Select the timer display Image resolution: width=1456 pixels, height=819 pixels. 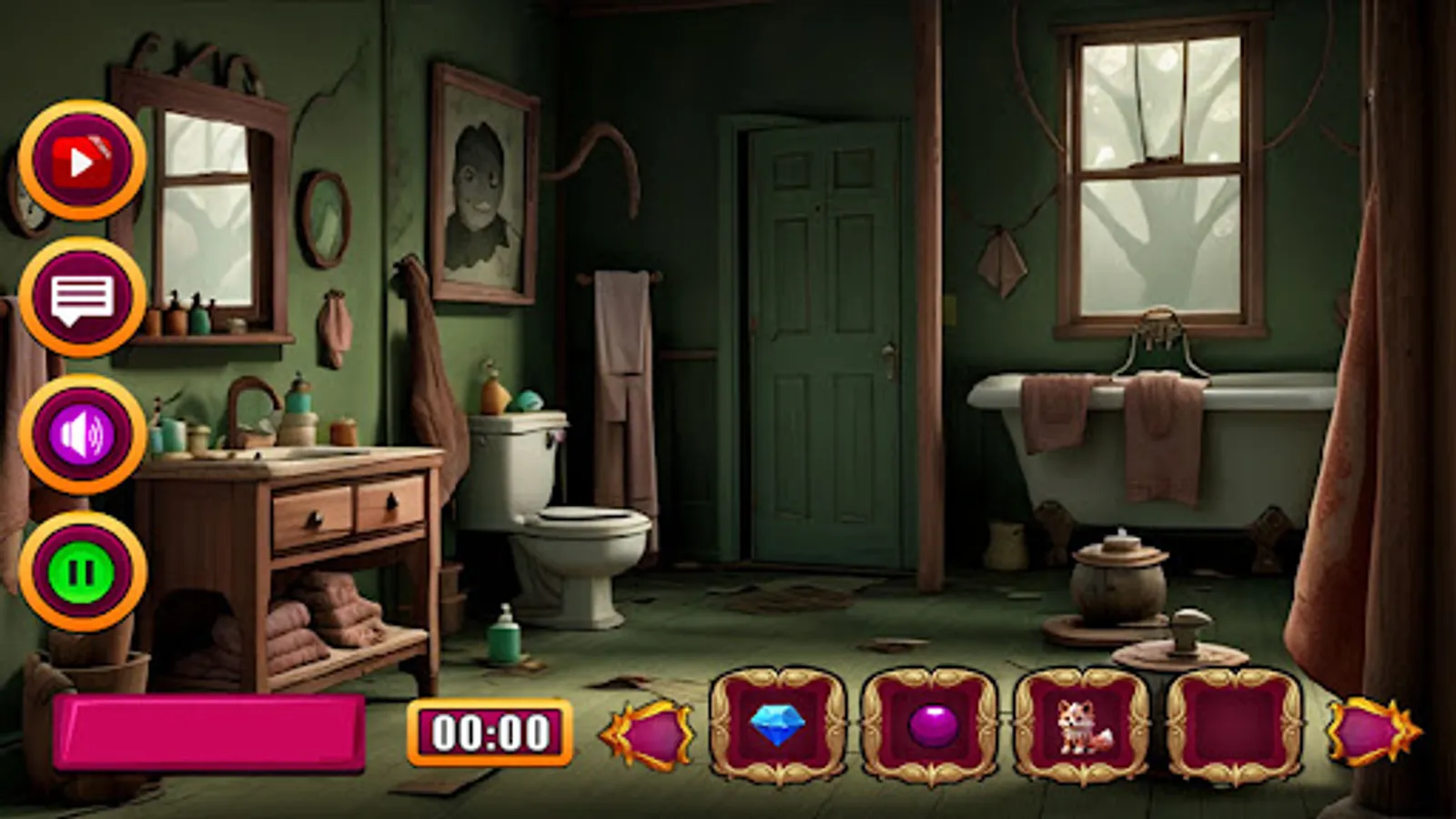coord(491,731)
